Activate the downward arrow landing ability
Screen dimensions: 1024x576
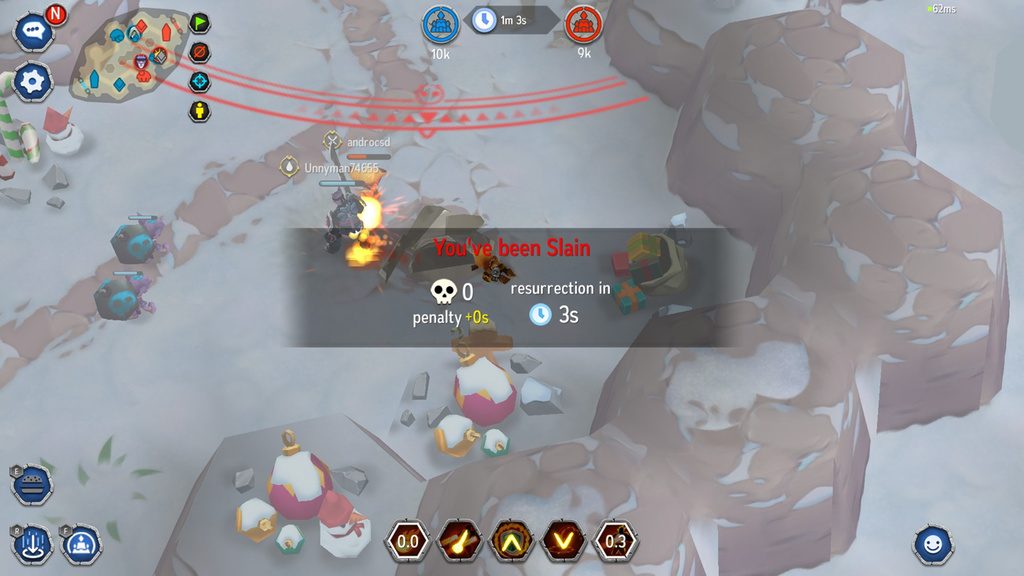point(33,544)
